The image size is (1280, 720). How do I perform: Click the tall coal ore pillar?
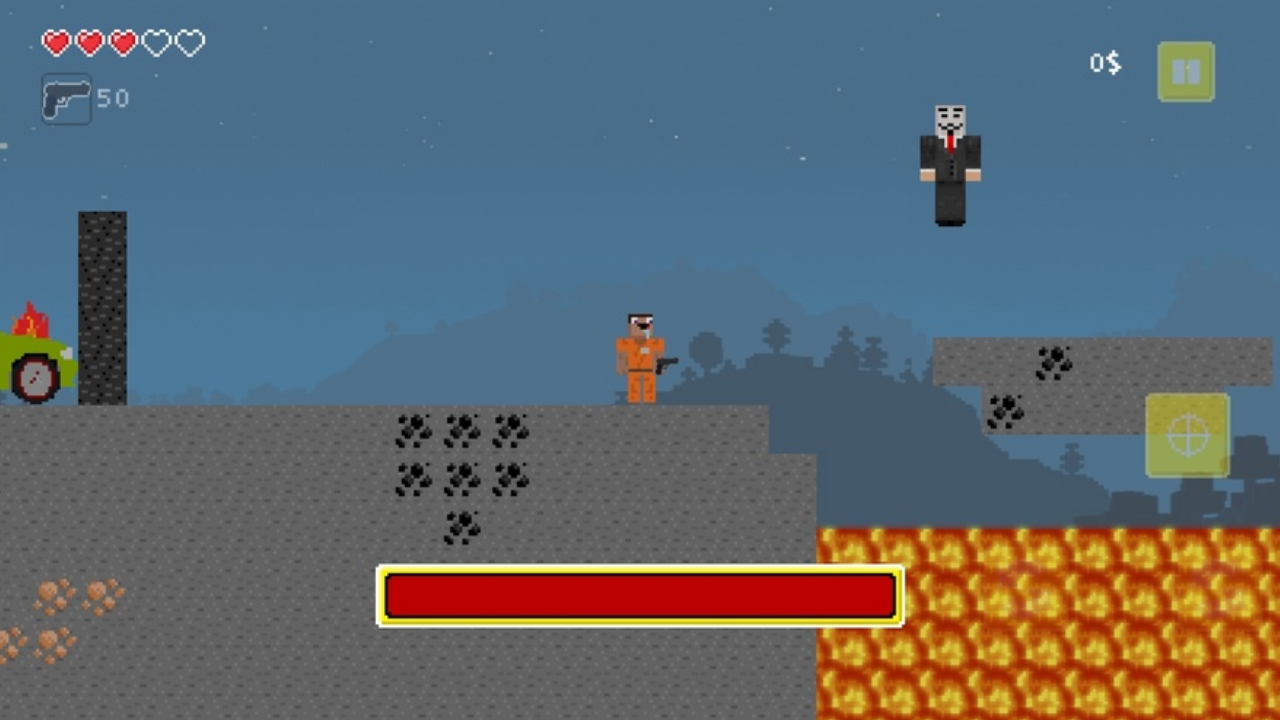pyautogui.click(x=103, y=305)
